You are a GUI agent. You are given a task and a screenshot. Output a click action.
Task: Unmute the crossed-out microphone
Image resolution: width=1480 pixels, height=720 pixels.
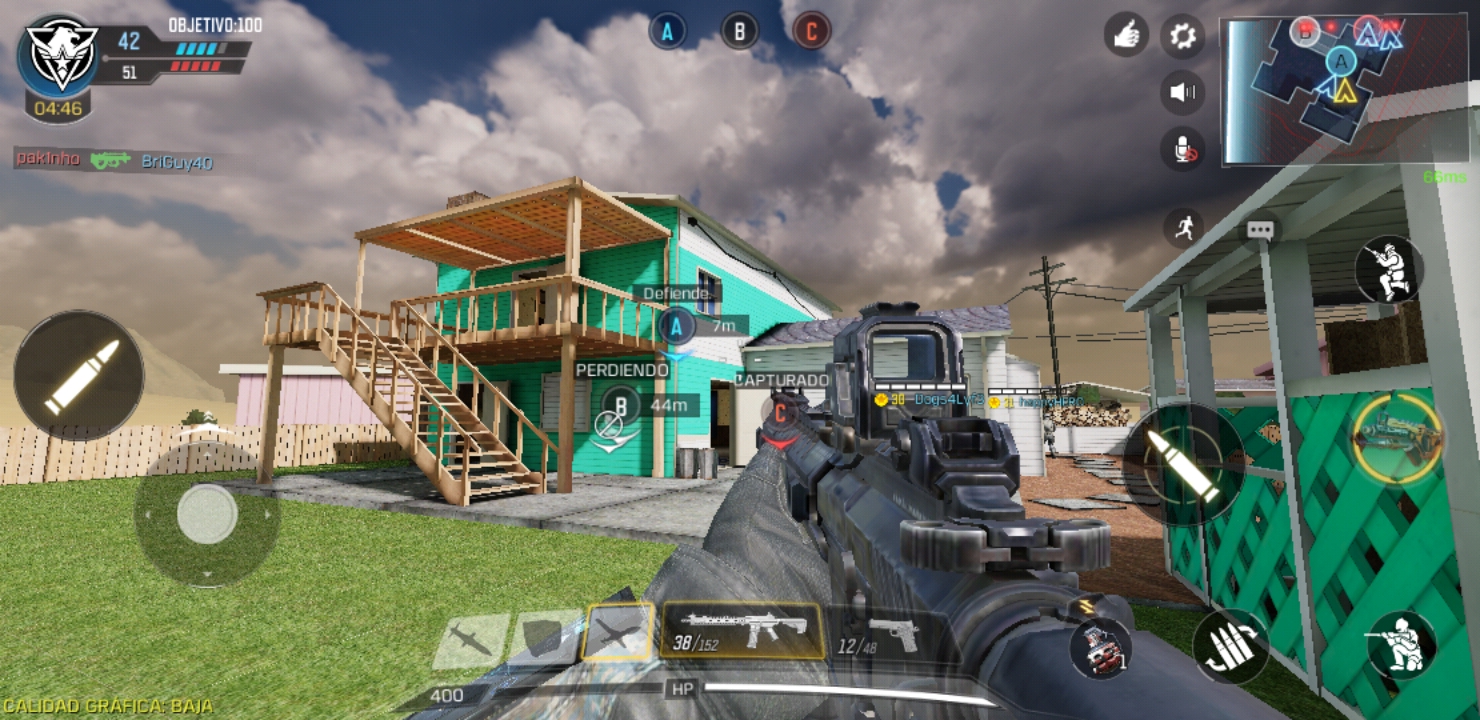point(1182,150)
